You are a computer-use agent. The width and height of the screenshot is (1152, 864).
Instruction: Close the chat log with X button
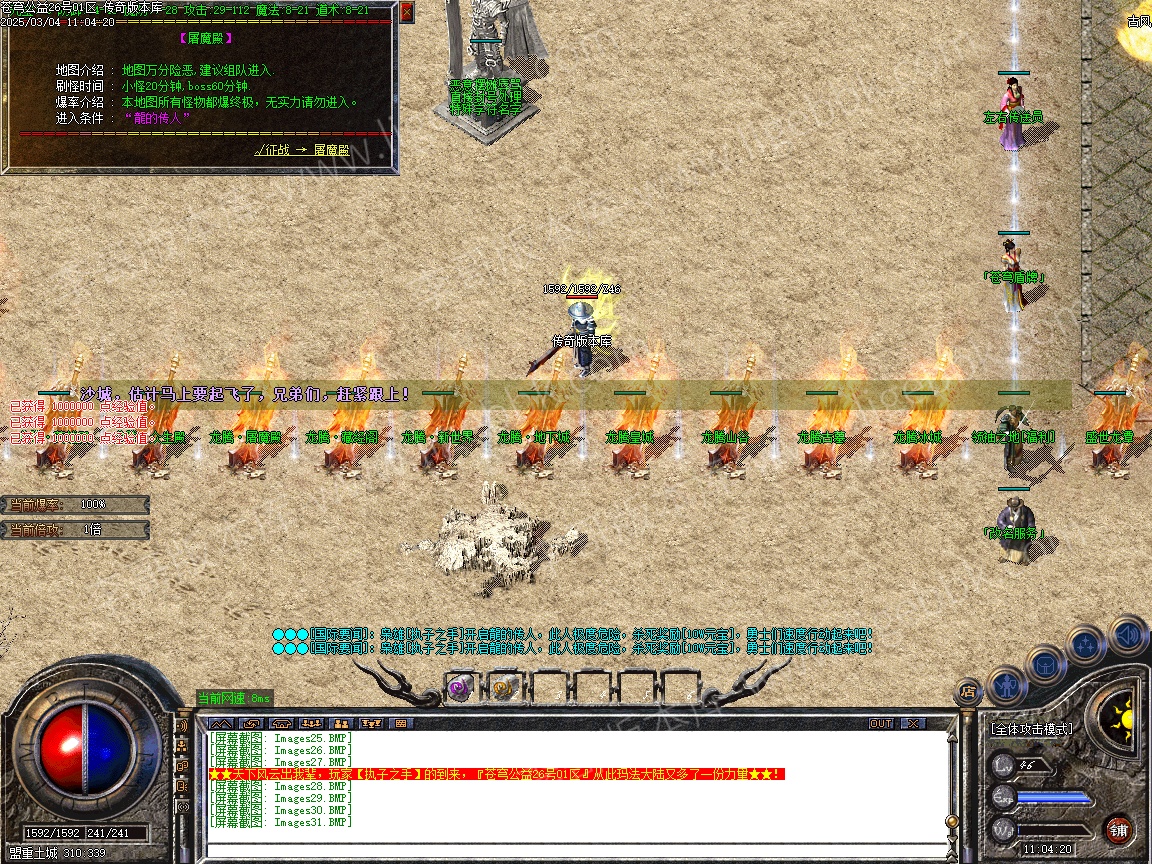(914, 723)
